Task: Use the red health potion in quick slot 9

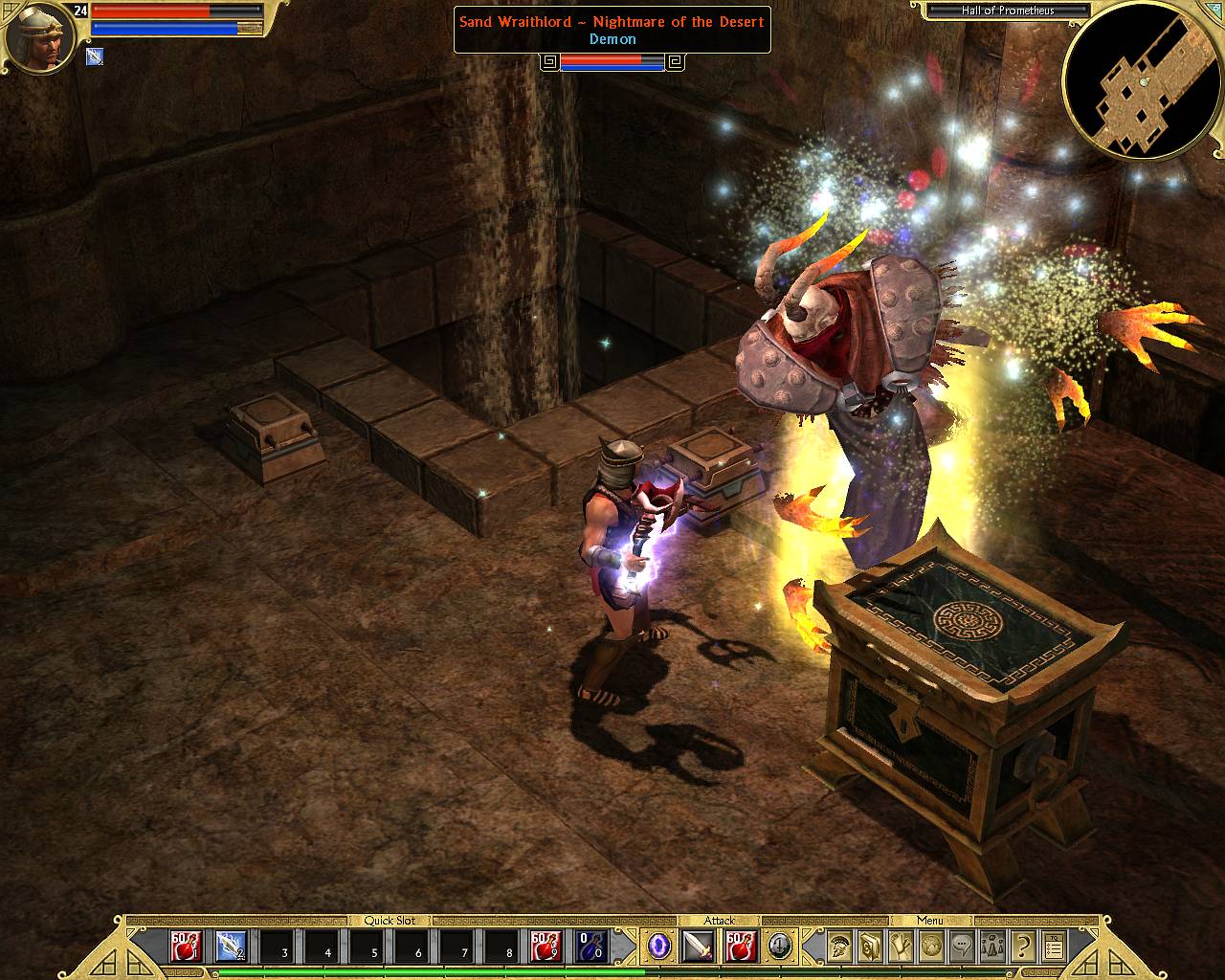Action: point(546,946)
